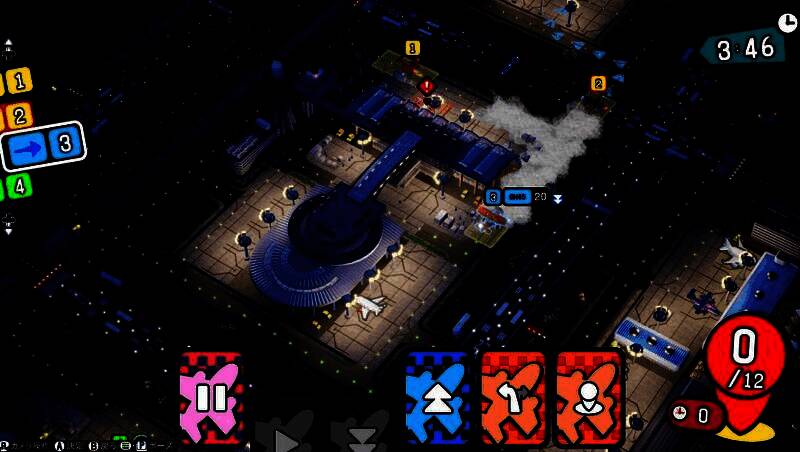Select the blue fast-forward plane card
800x452 pixels.
[437, 398]
